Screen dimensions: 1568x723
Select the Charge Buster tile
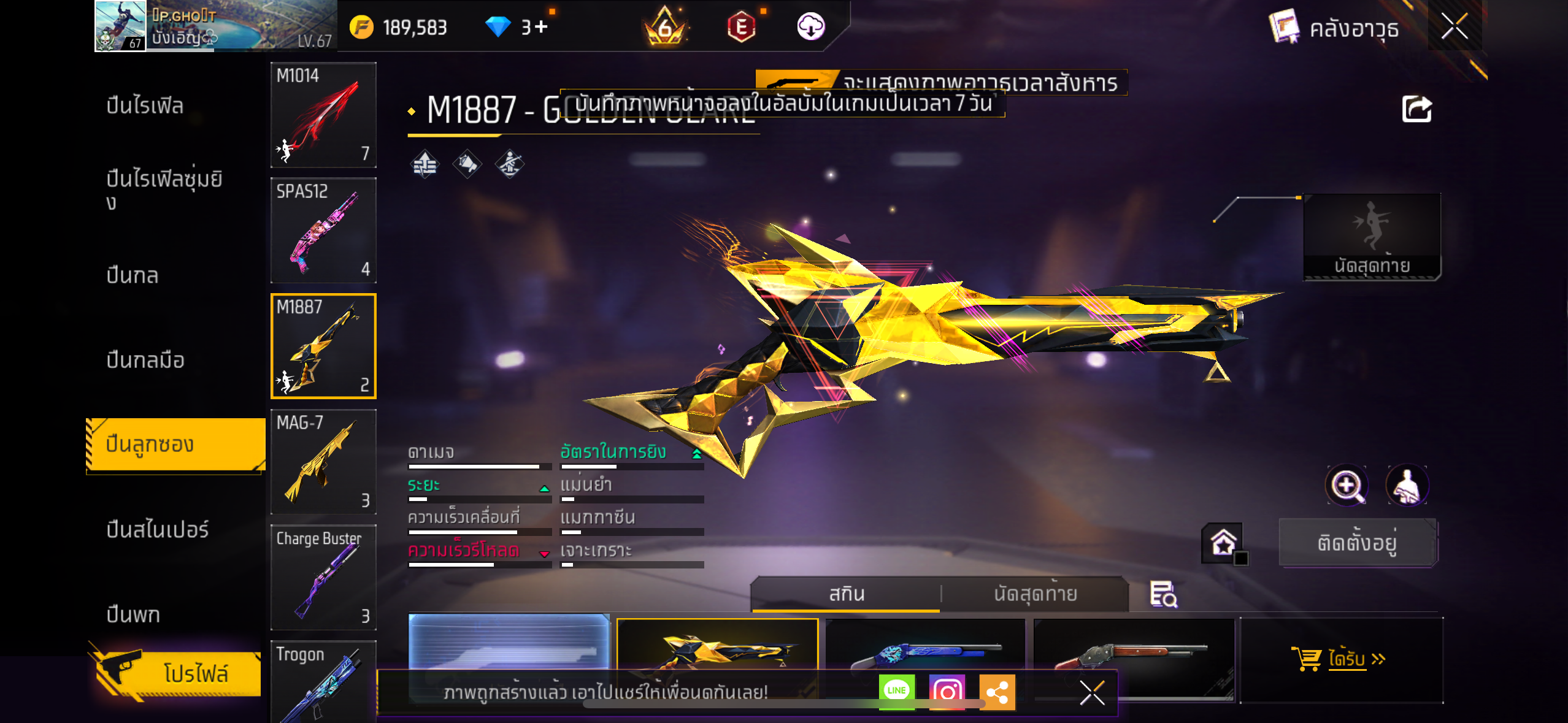[x=323, y=577]
